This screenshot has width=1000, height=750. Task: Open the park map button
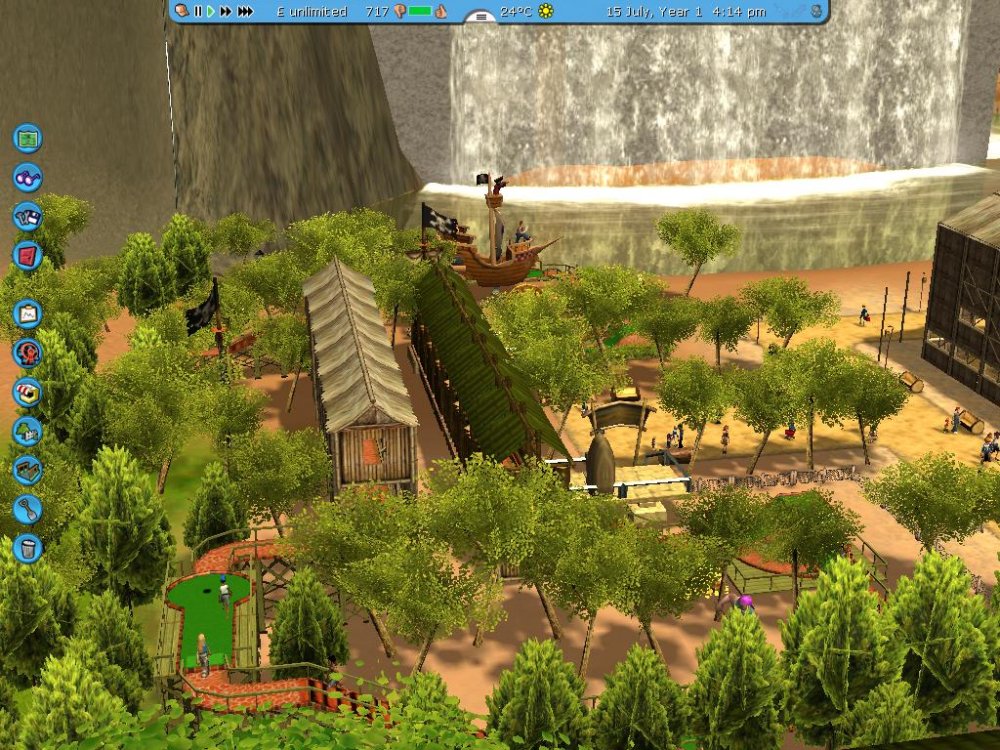pos(28,138)
